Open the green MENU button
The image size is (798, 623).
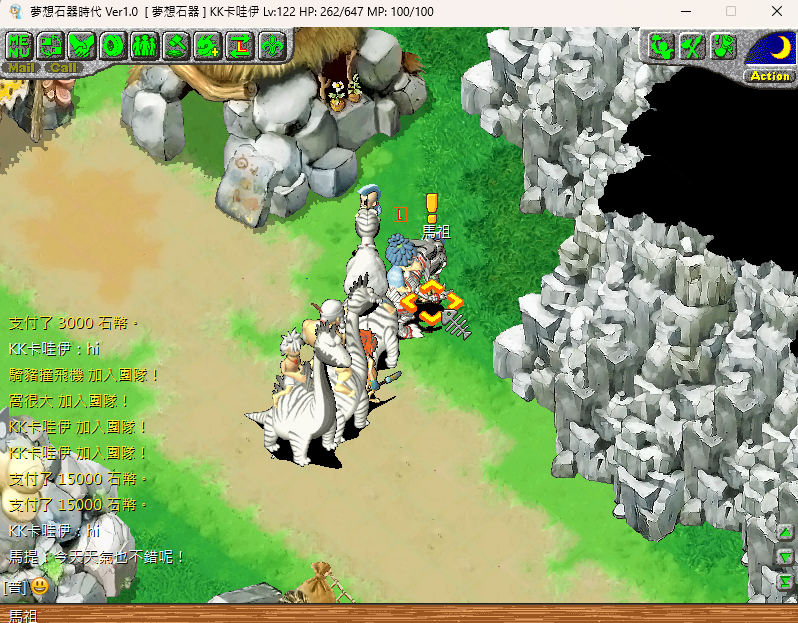20,45
